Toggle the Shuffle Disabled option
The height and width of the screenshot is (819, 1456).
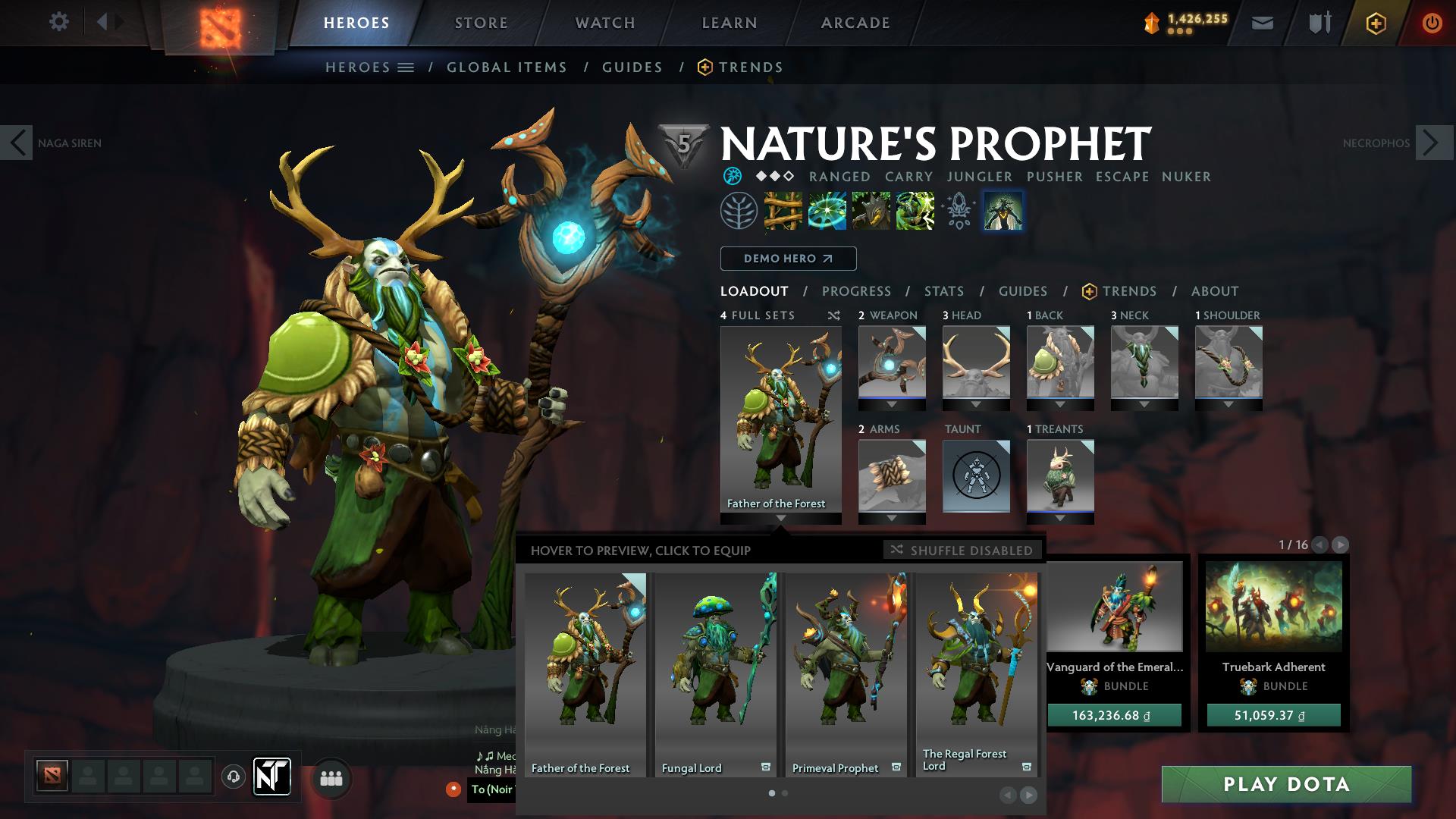pyautogui.click(x=962, y=551)
